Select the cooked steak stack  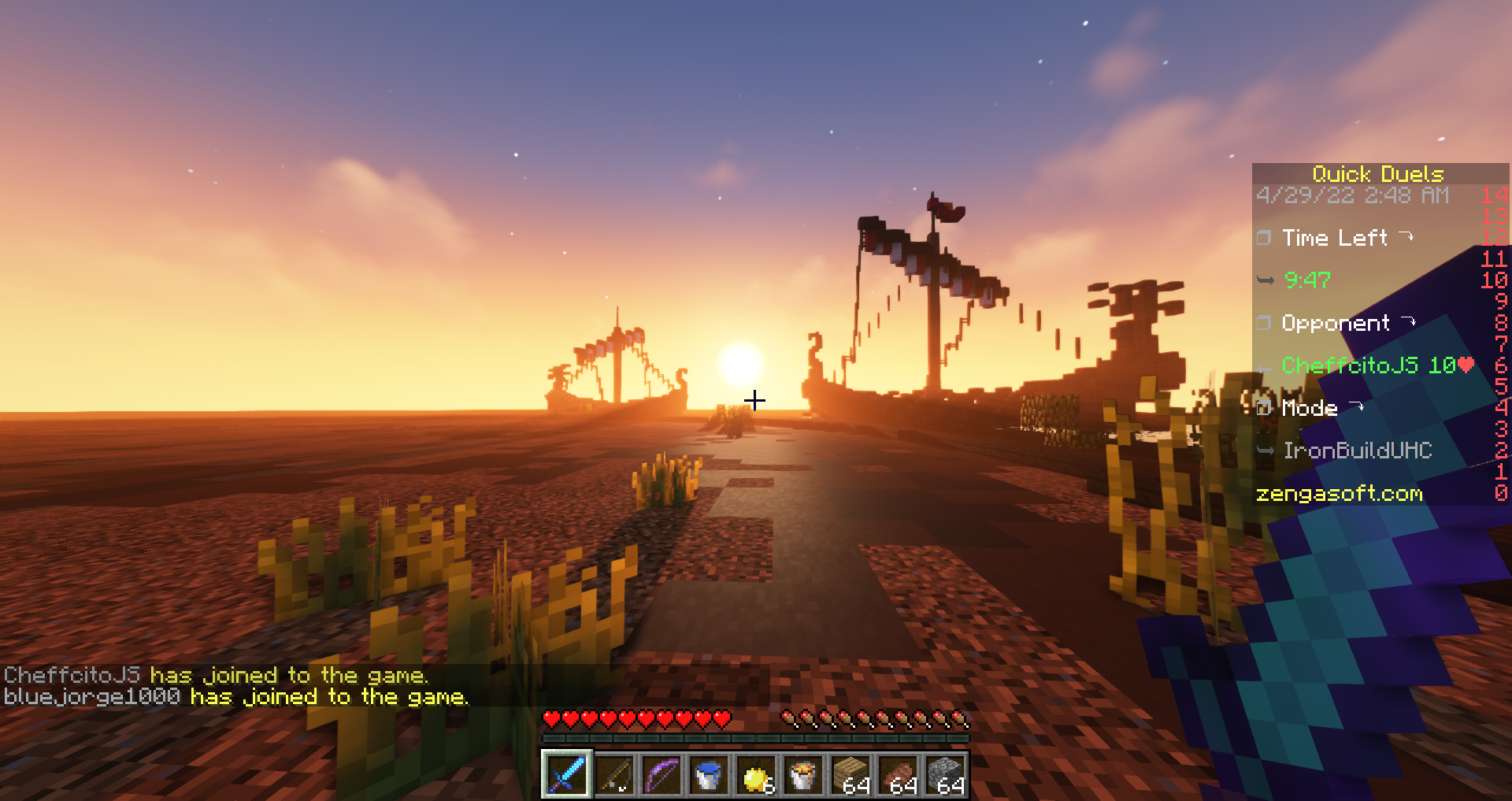coord(899,775)
